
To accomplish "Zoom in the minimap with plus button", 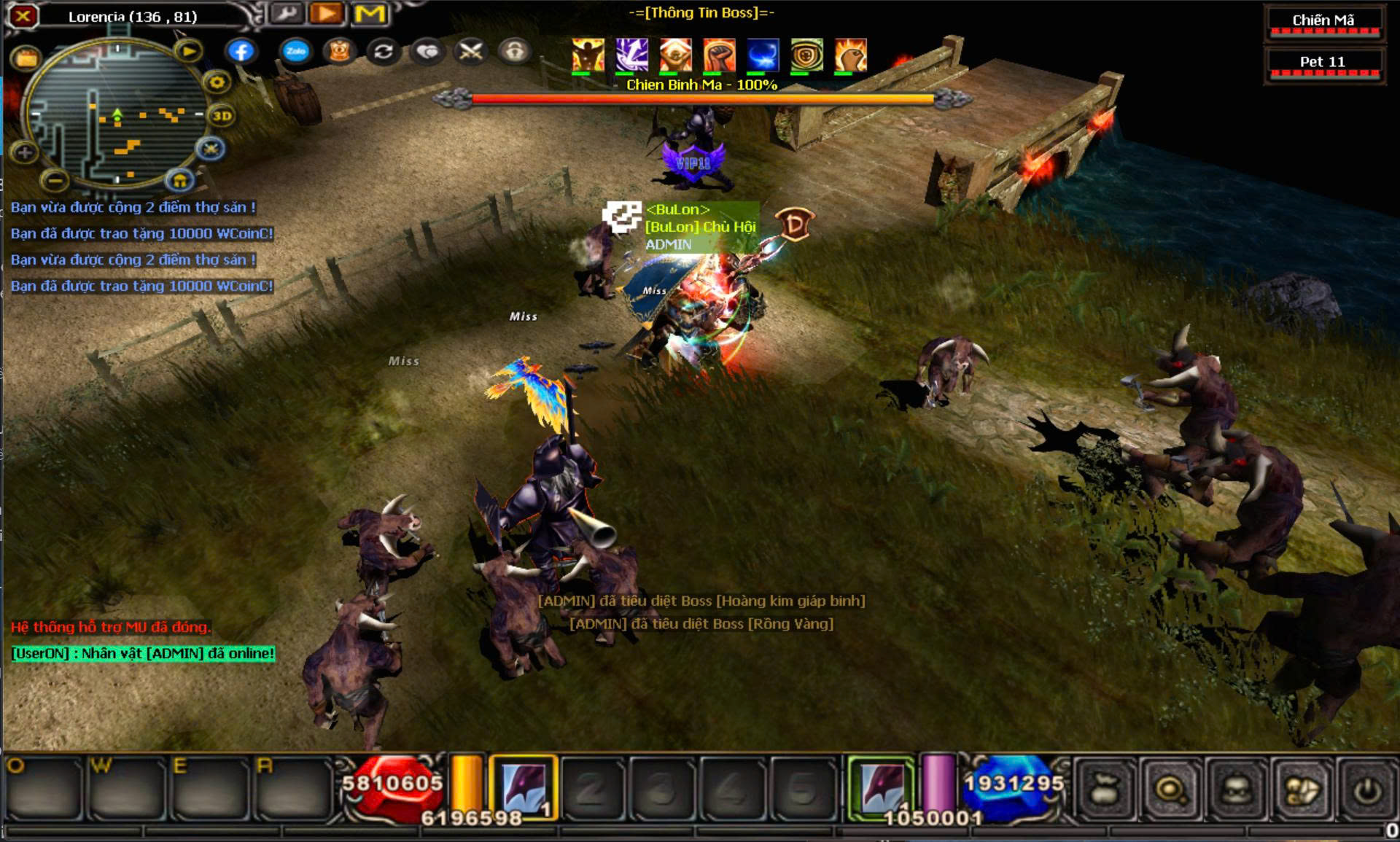I will pos(25,152).
